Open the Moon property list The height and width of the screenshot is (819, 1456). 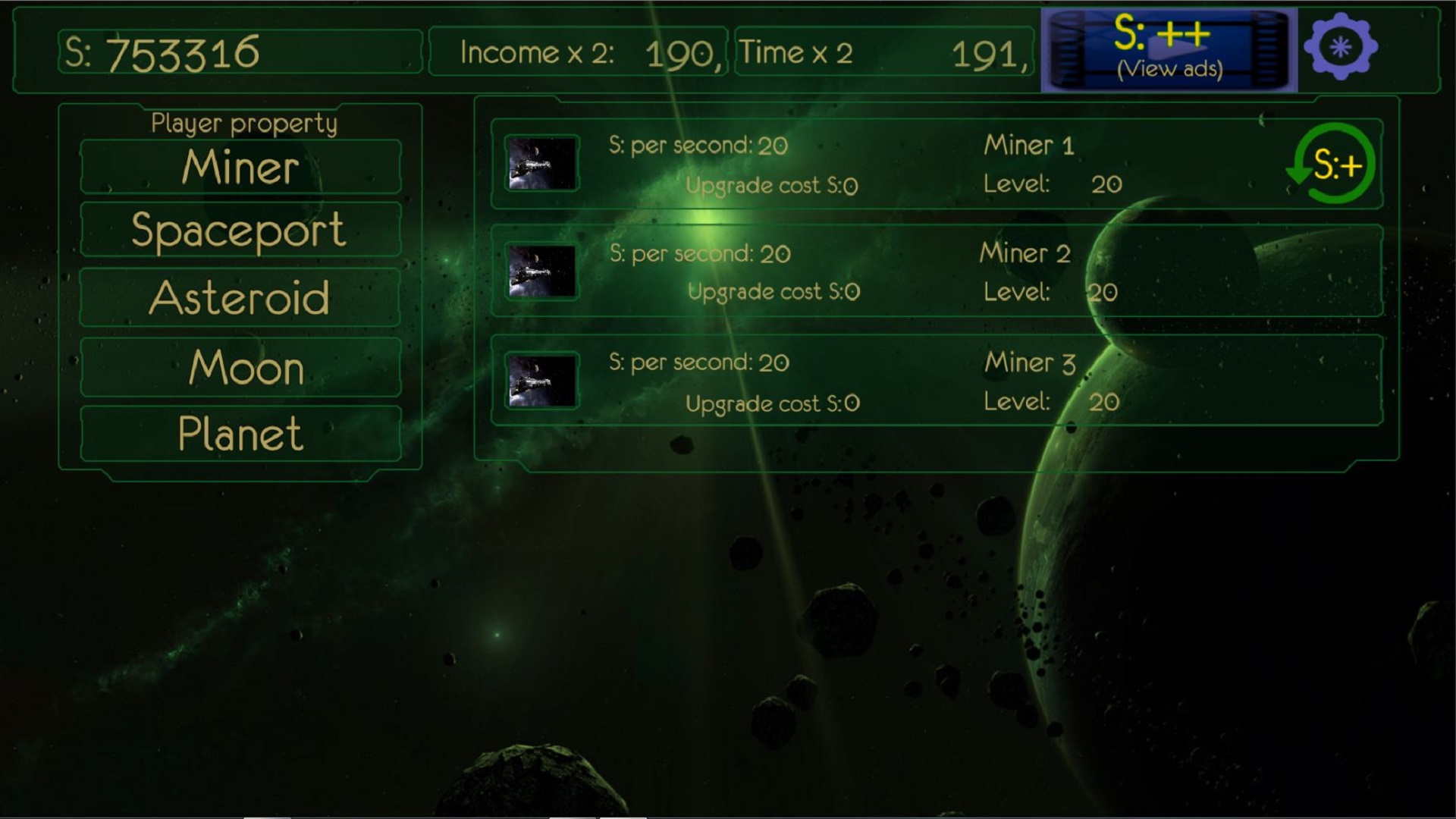[x=240, y=366]
